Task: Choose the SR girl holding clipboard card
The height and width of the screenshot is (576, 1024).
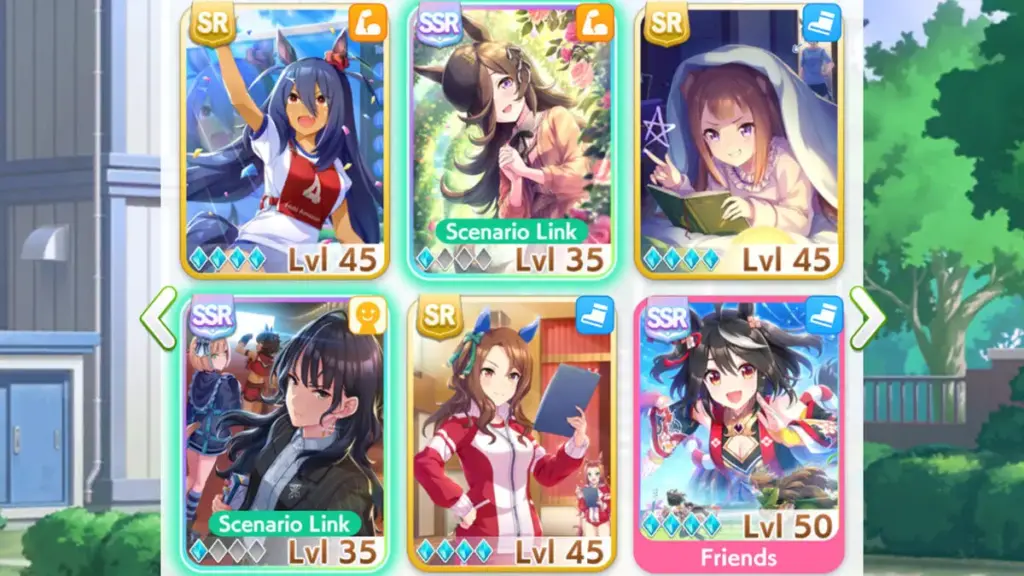Action: tap(512, 430)
